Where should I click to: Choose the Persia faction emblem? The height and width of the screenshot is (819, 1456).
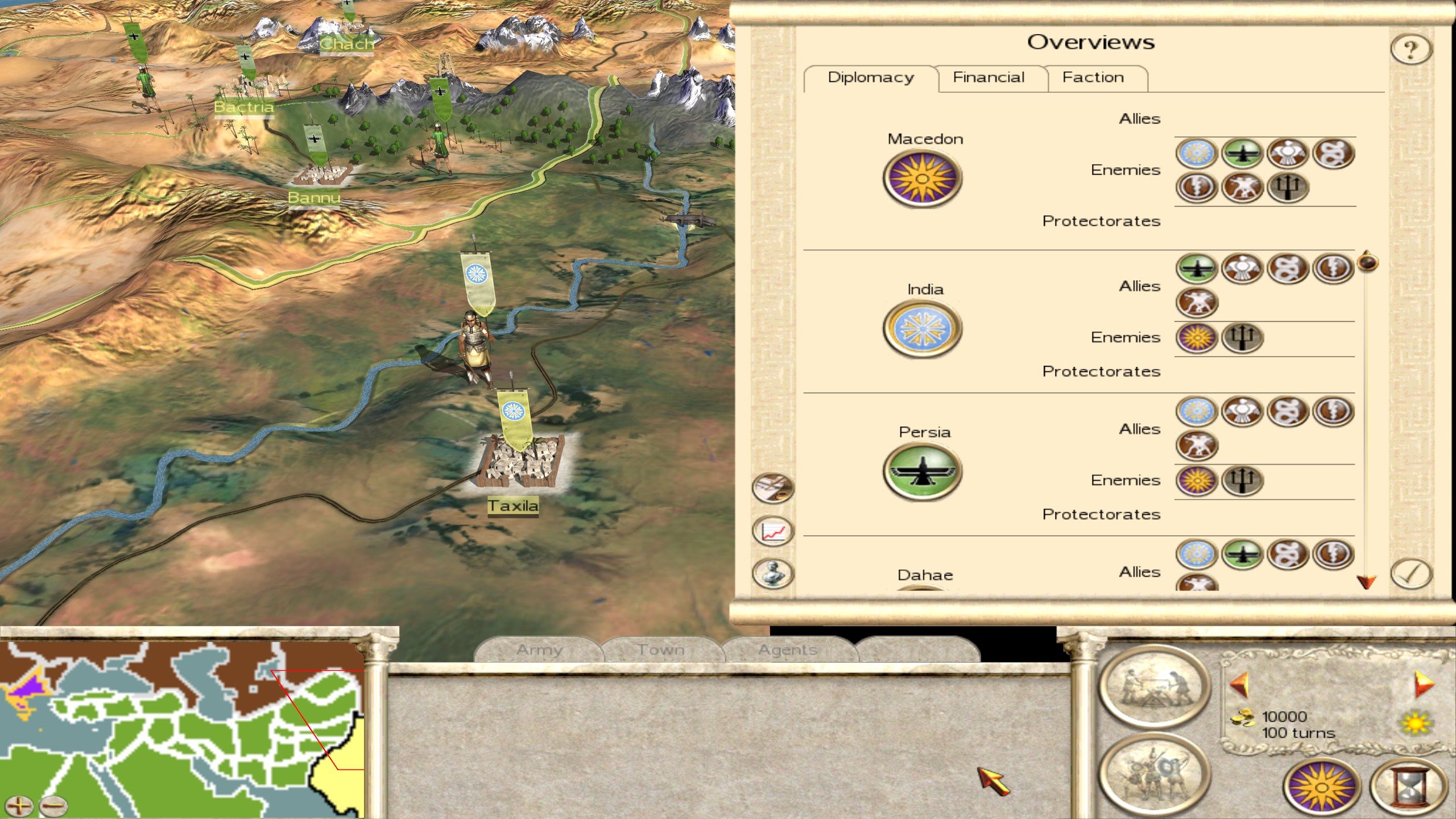coord(922,471)
